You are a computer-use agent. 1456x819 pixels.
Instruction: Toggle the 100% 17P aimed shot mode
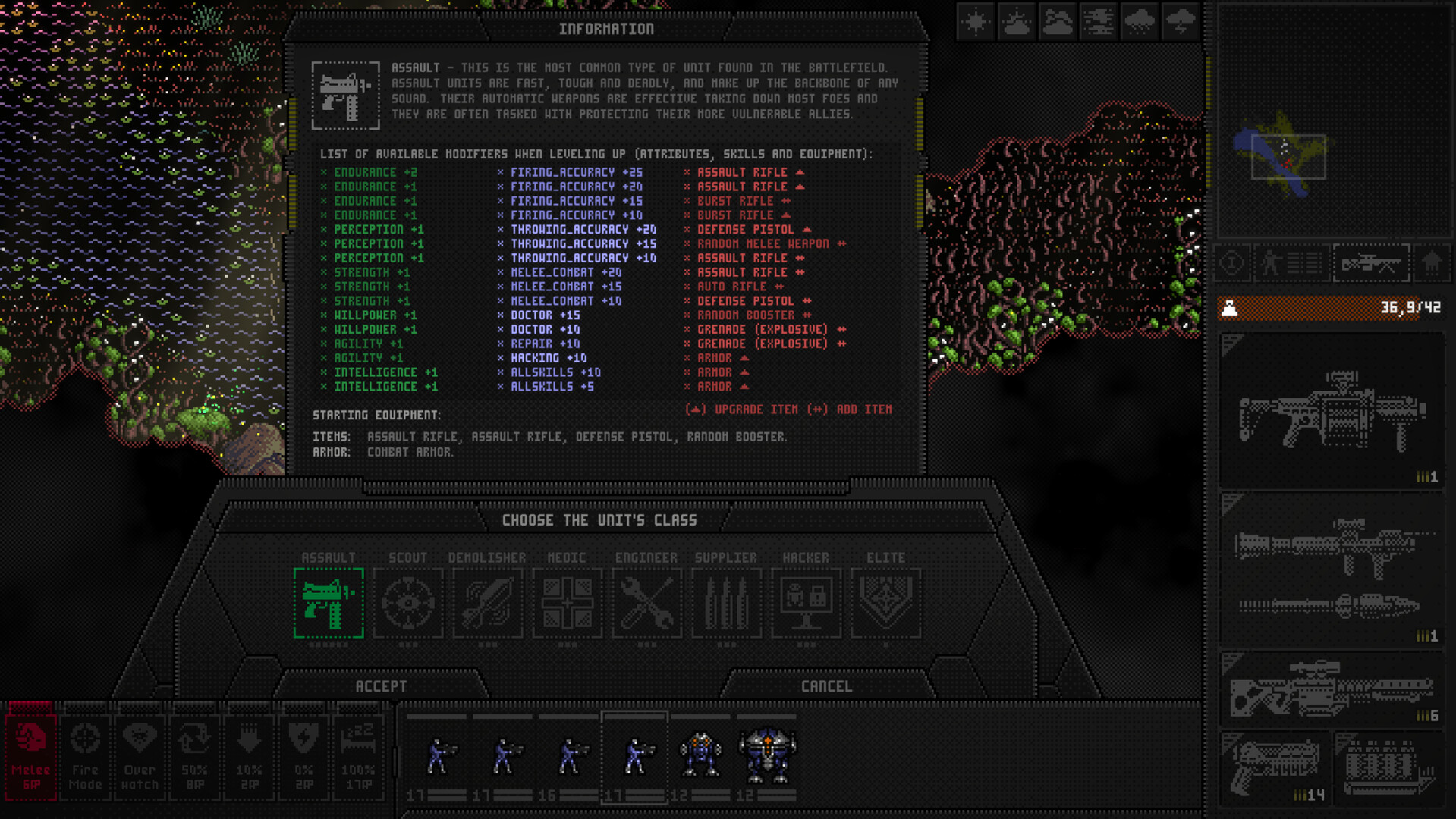pyautogui.click(x=359, y=755)
